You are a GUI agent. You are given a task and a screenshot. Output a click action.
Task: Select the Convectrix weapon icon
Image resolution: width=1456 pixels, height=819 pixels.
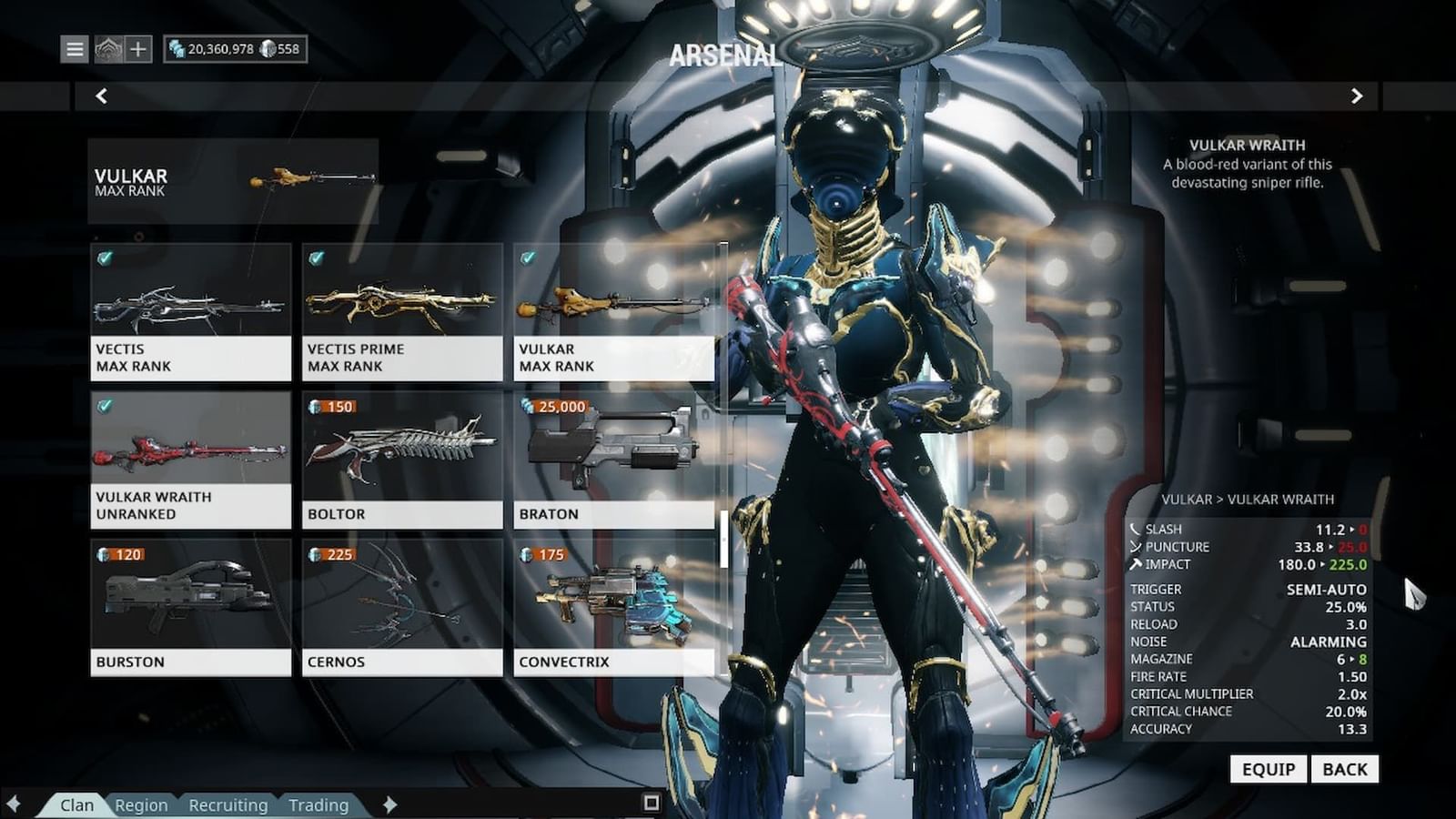610,596
